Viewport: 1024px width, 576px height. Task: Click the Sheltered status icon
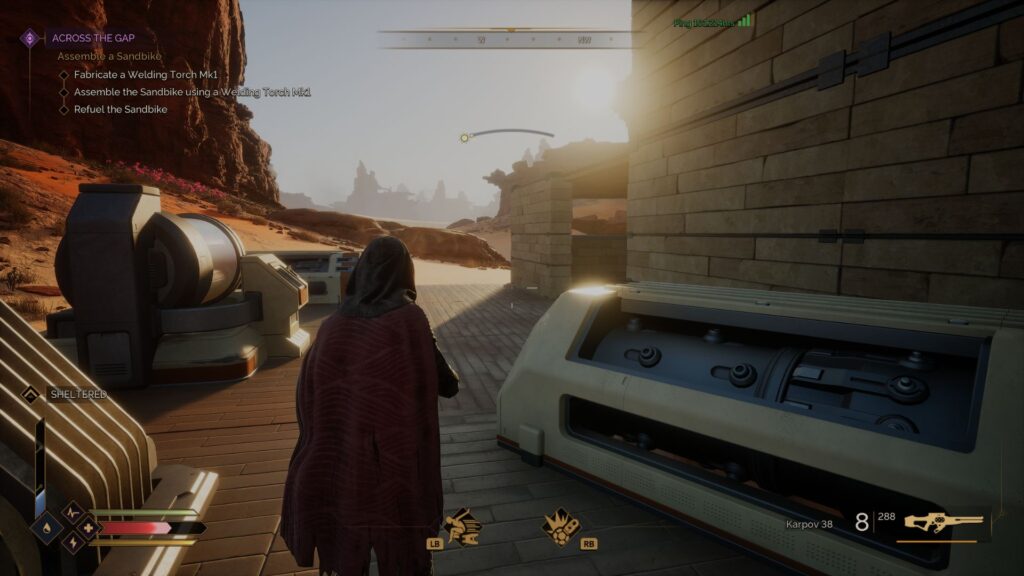point(30,394)
